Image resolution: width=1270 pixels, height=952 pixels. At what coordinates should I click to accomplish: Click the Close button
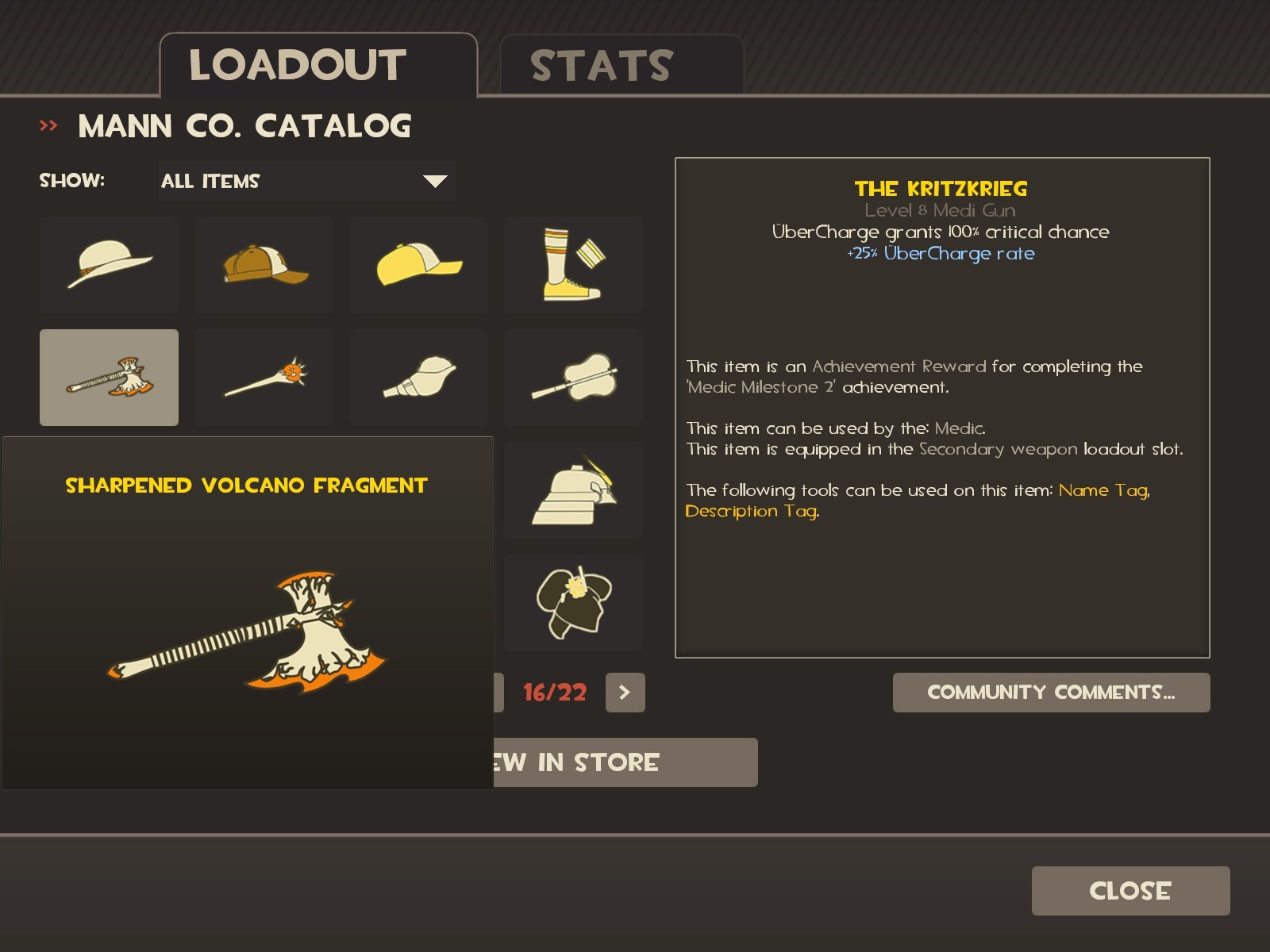pyautogui.click(x=1130, y=890)
